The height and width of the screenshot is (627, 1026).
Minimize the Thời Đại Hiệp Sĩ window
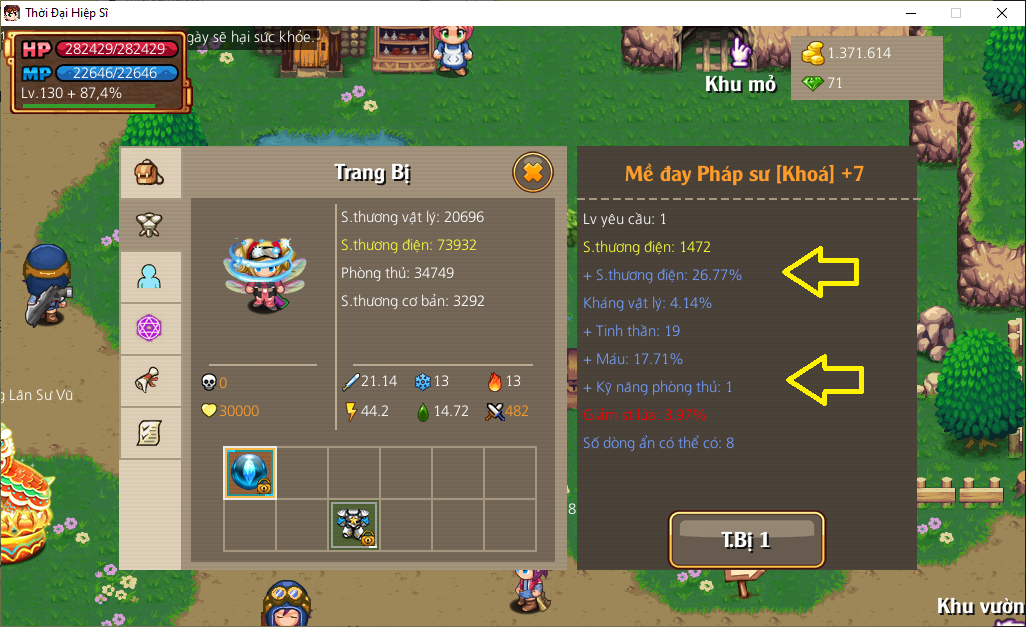coord(910,13)
